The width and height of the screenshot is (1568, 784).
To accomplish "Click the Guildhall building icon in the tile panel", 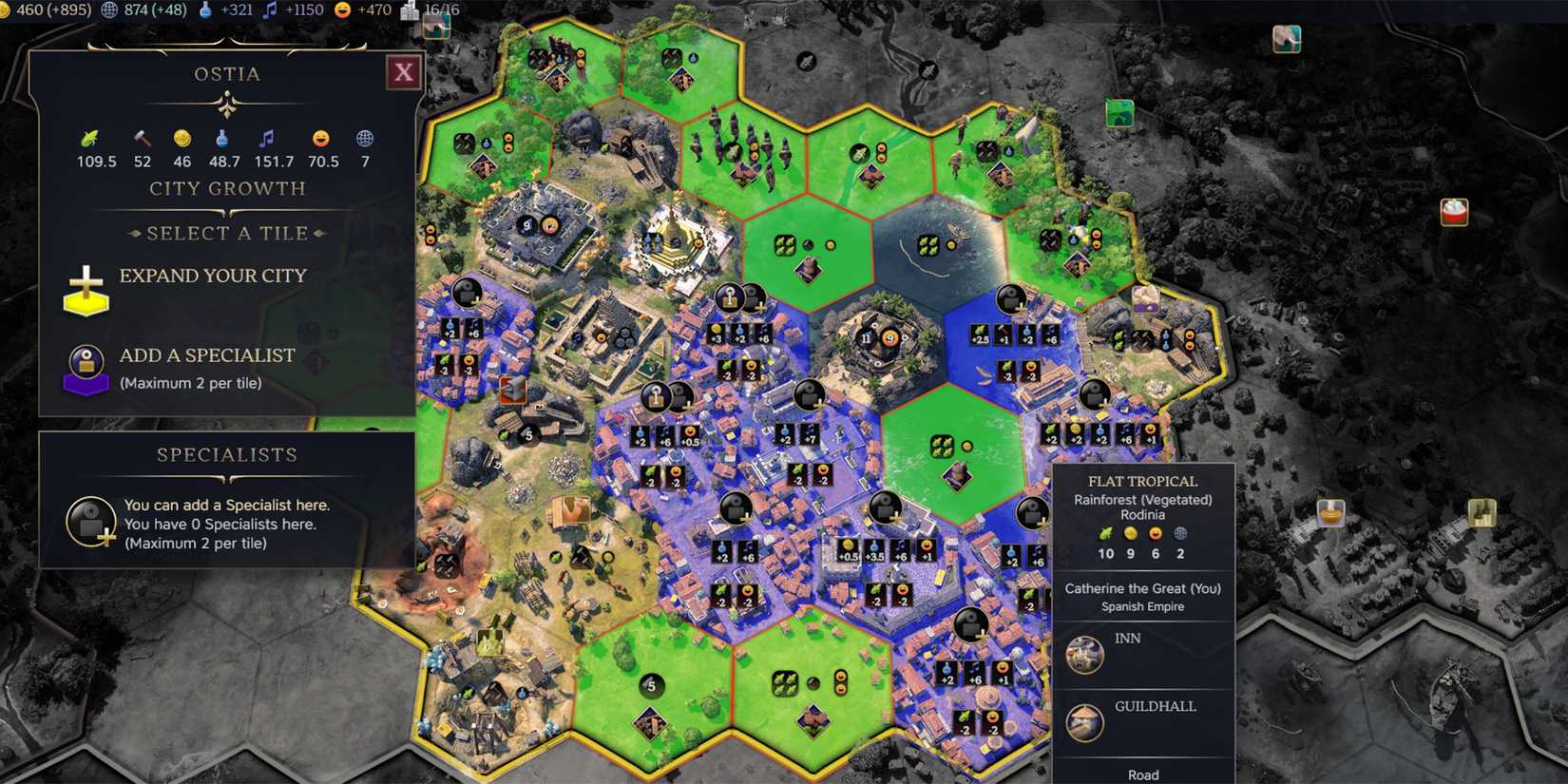I will coord(1083,720).
